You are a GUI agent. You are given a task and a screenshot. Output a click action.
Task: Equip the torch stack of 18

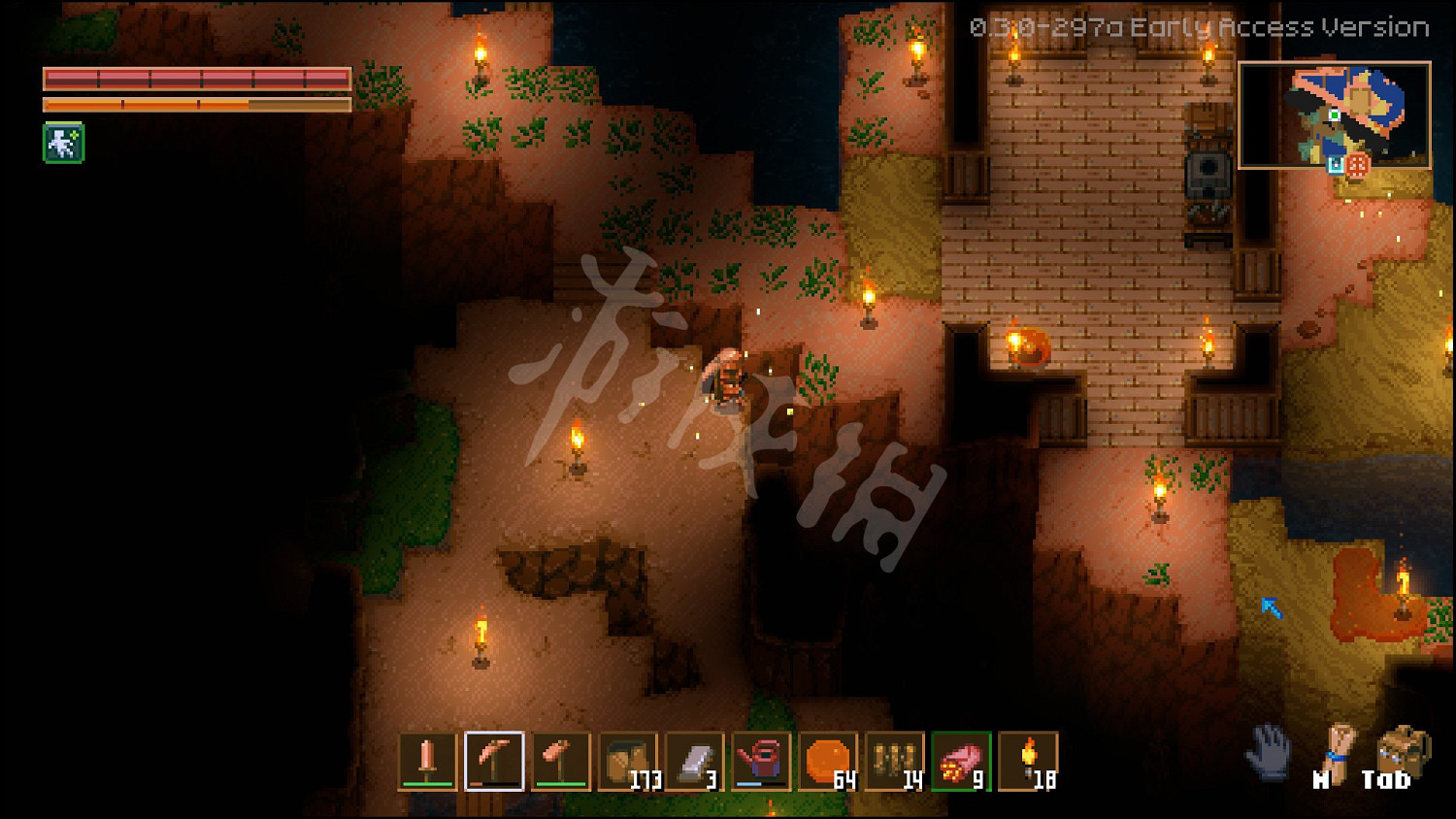(1029, 761)
